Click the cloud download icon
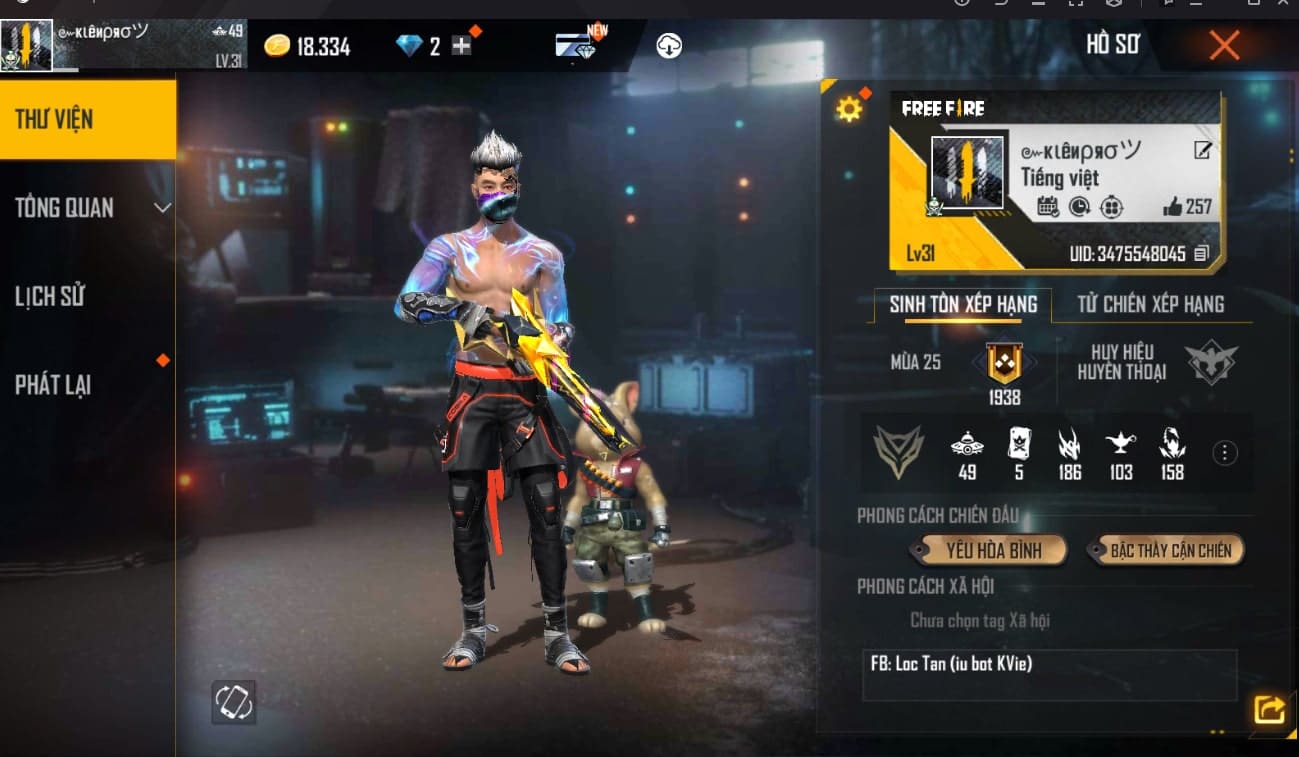The image size is (1299, 757). click(x=669, y=45)
